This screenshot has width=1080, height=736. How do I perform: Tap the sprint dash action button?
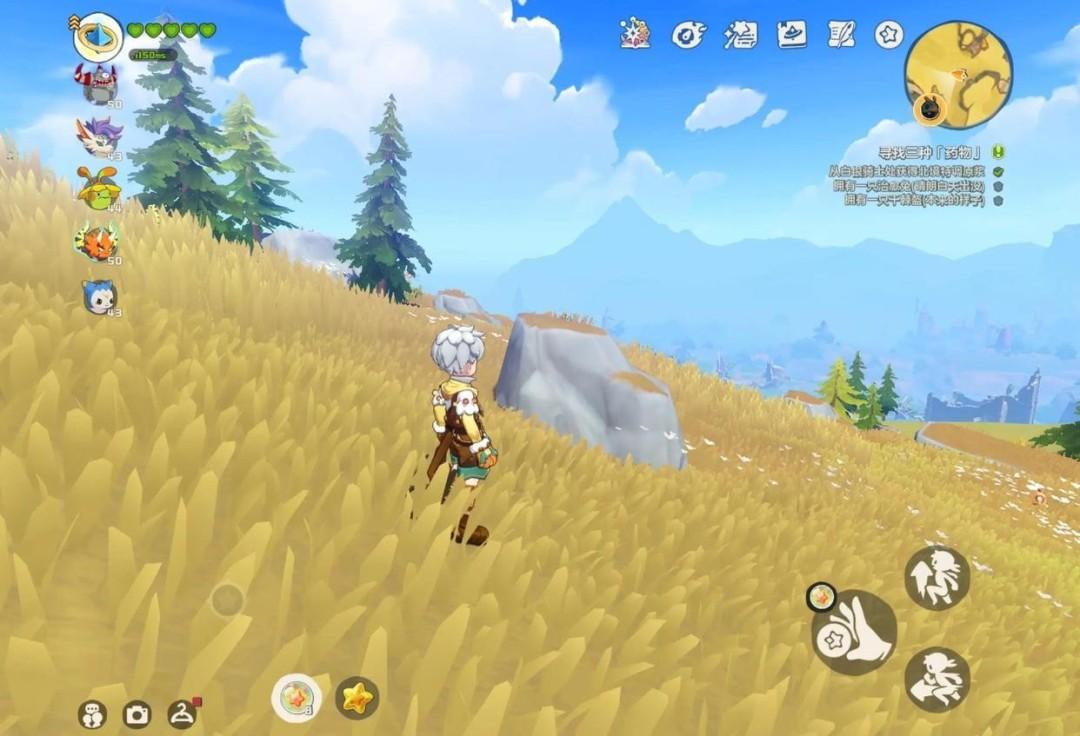coord(937,679)
